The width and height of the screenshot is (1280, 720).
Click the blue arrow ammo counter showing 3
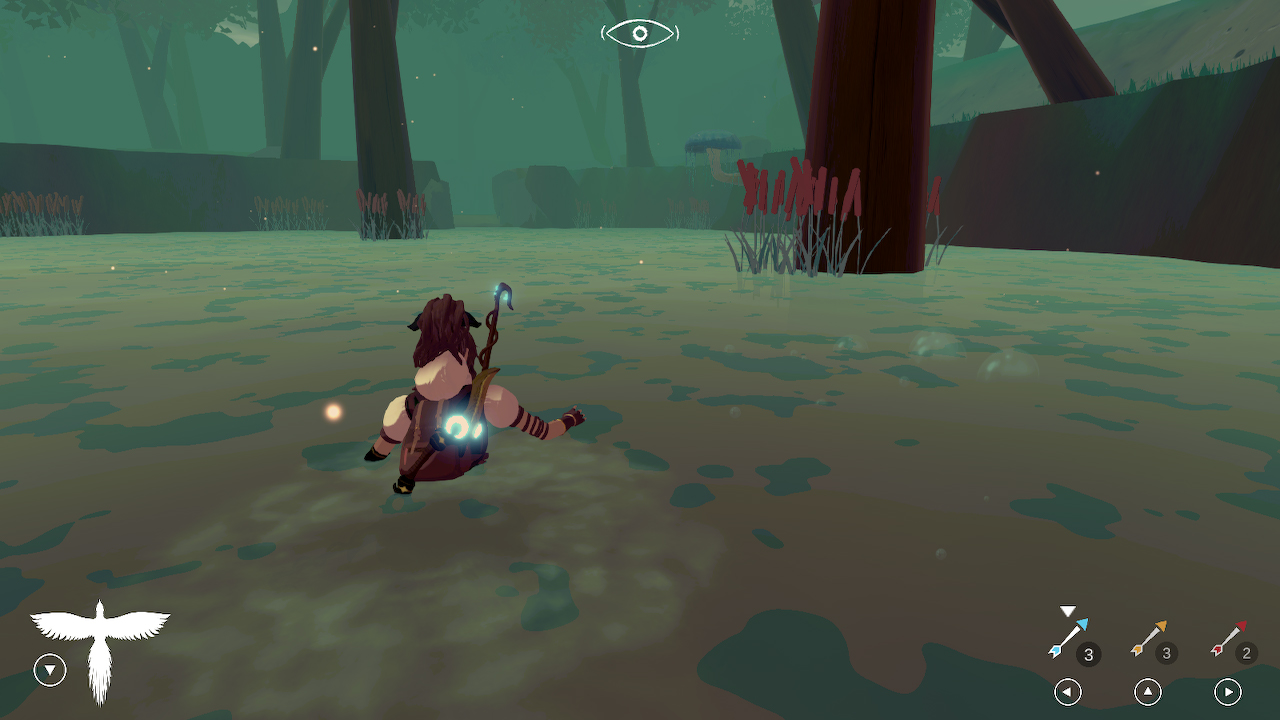(1089, 655)
